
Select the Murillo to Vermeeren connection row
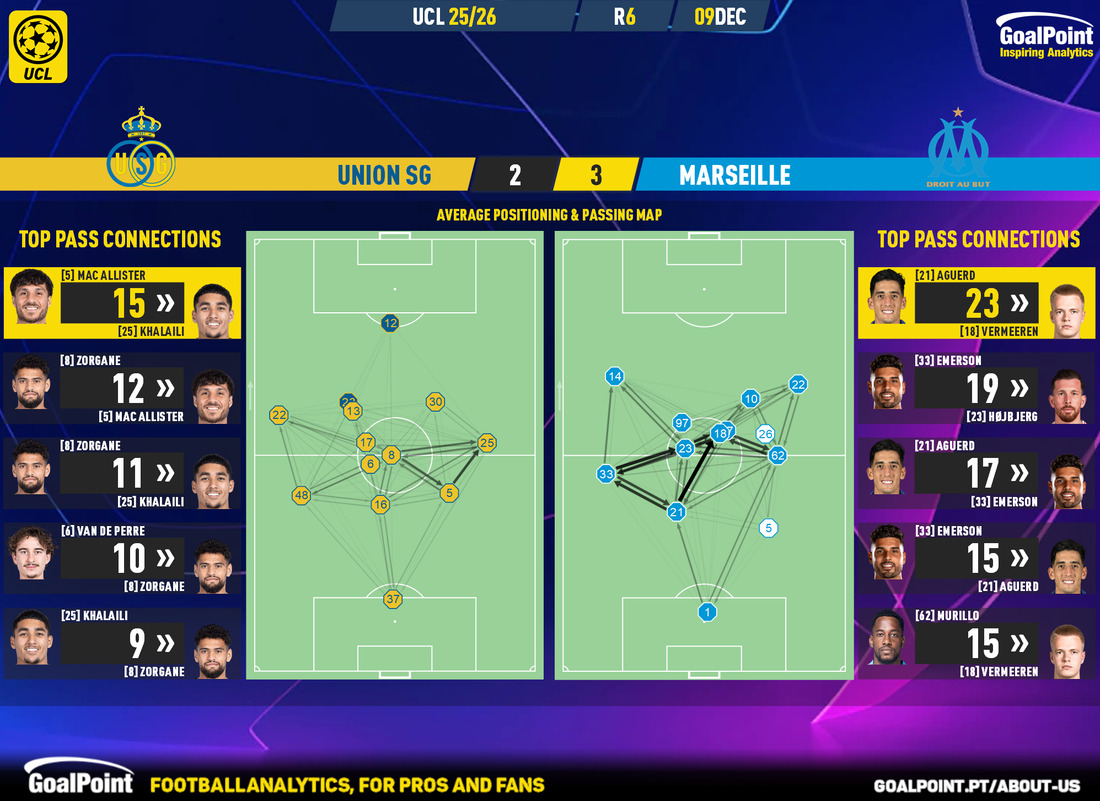click(978, 643)
